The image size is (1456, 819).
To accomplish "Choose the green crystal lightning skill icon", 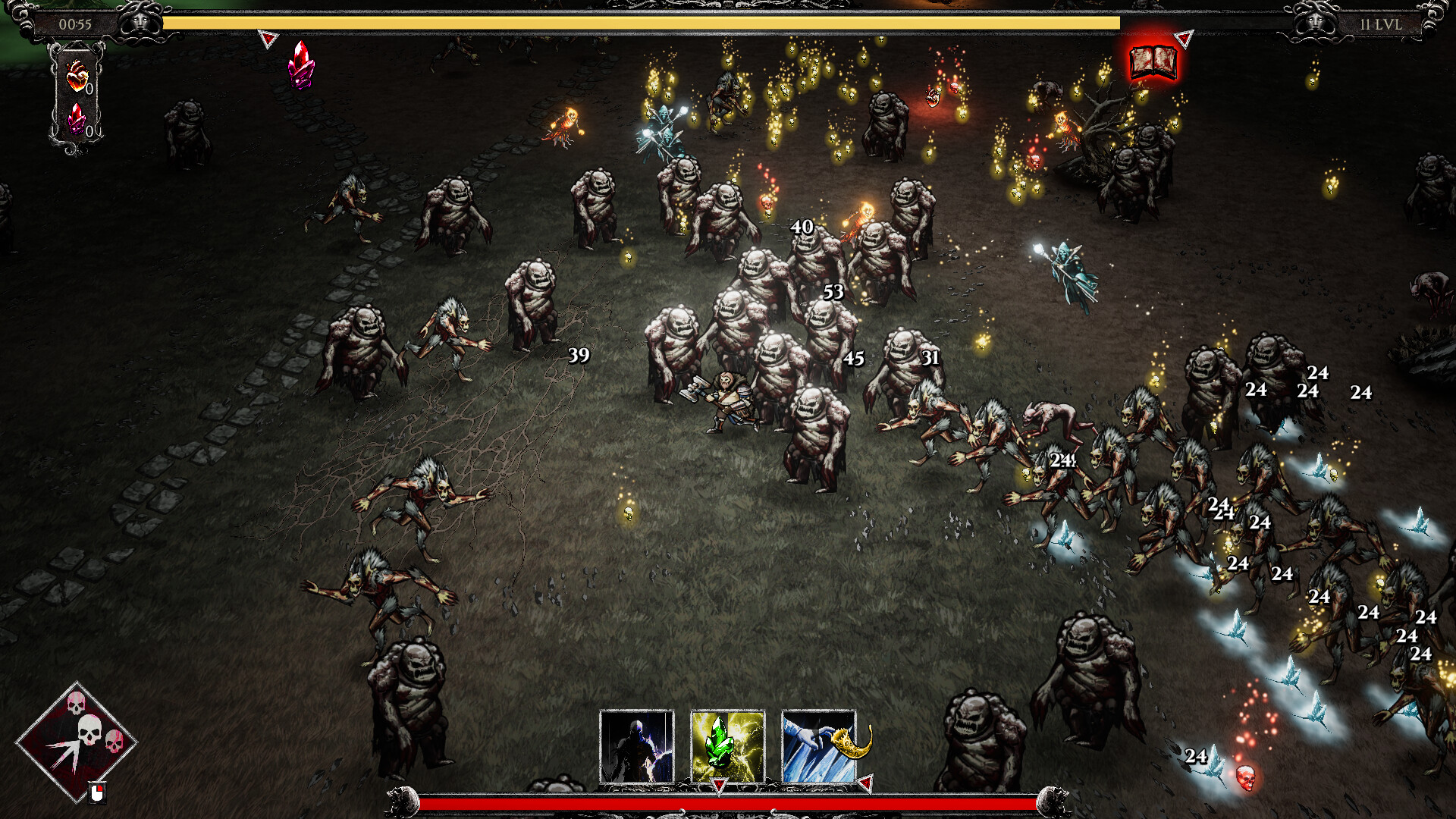I will [727, 746].
